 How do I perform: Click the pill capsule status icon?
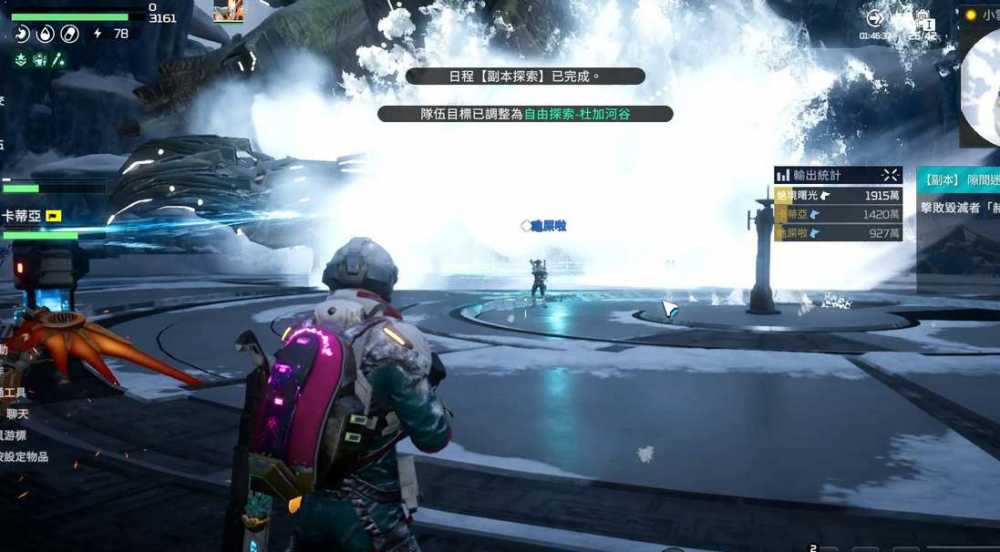tap(69, 34)
